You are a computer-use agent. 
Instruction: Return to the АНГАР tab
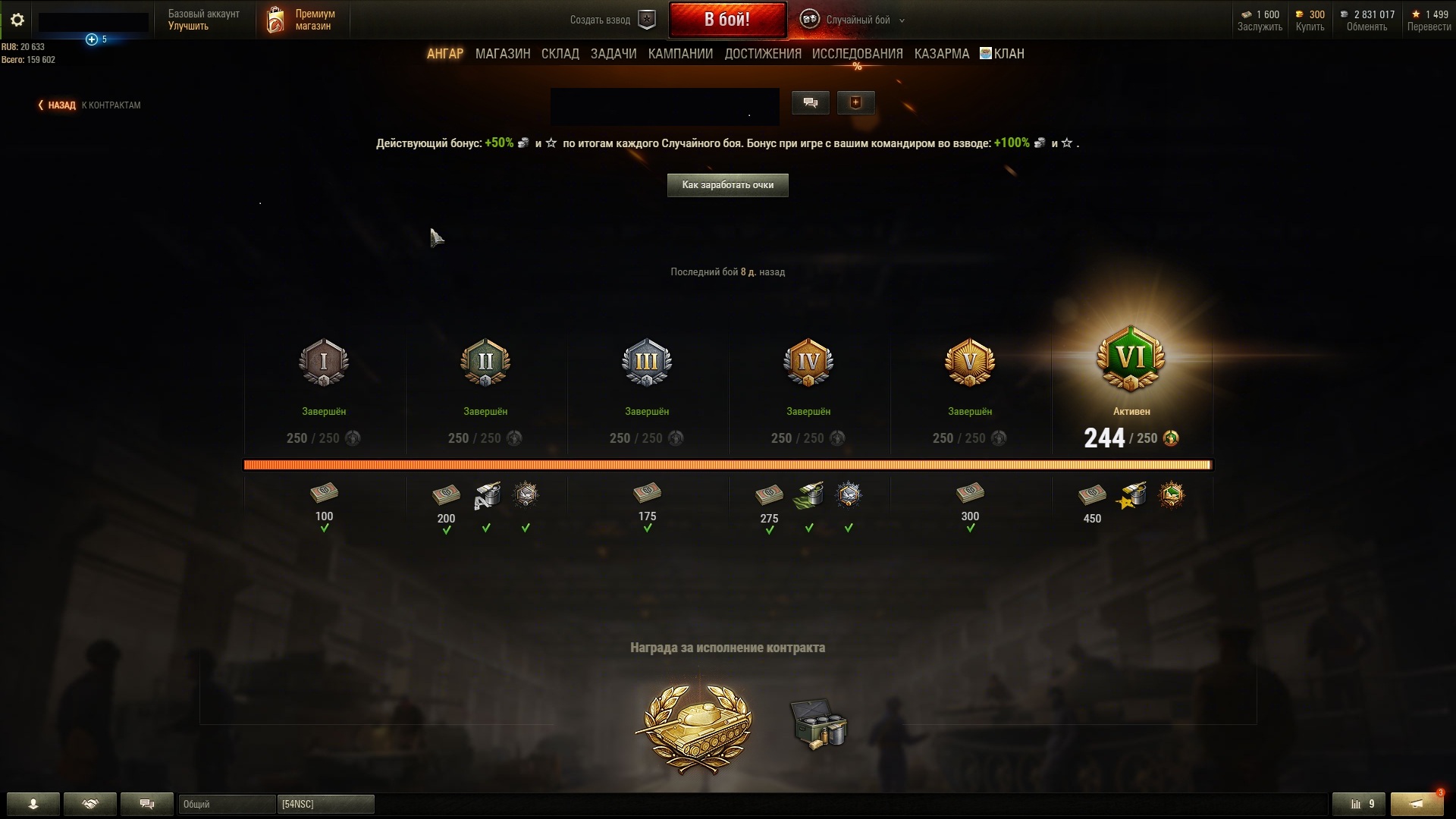coord(444,54)
